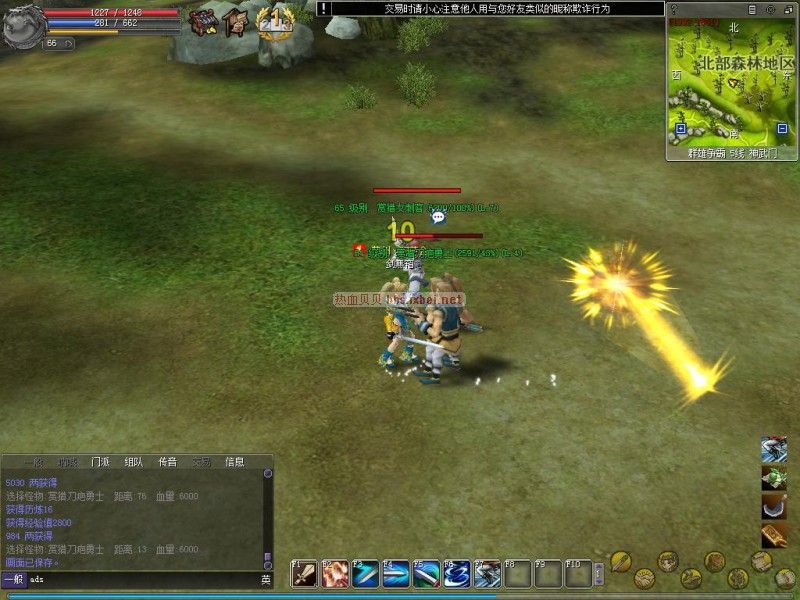
Task: Select the 传音 whisper chat tab
Action: point(167,462)
